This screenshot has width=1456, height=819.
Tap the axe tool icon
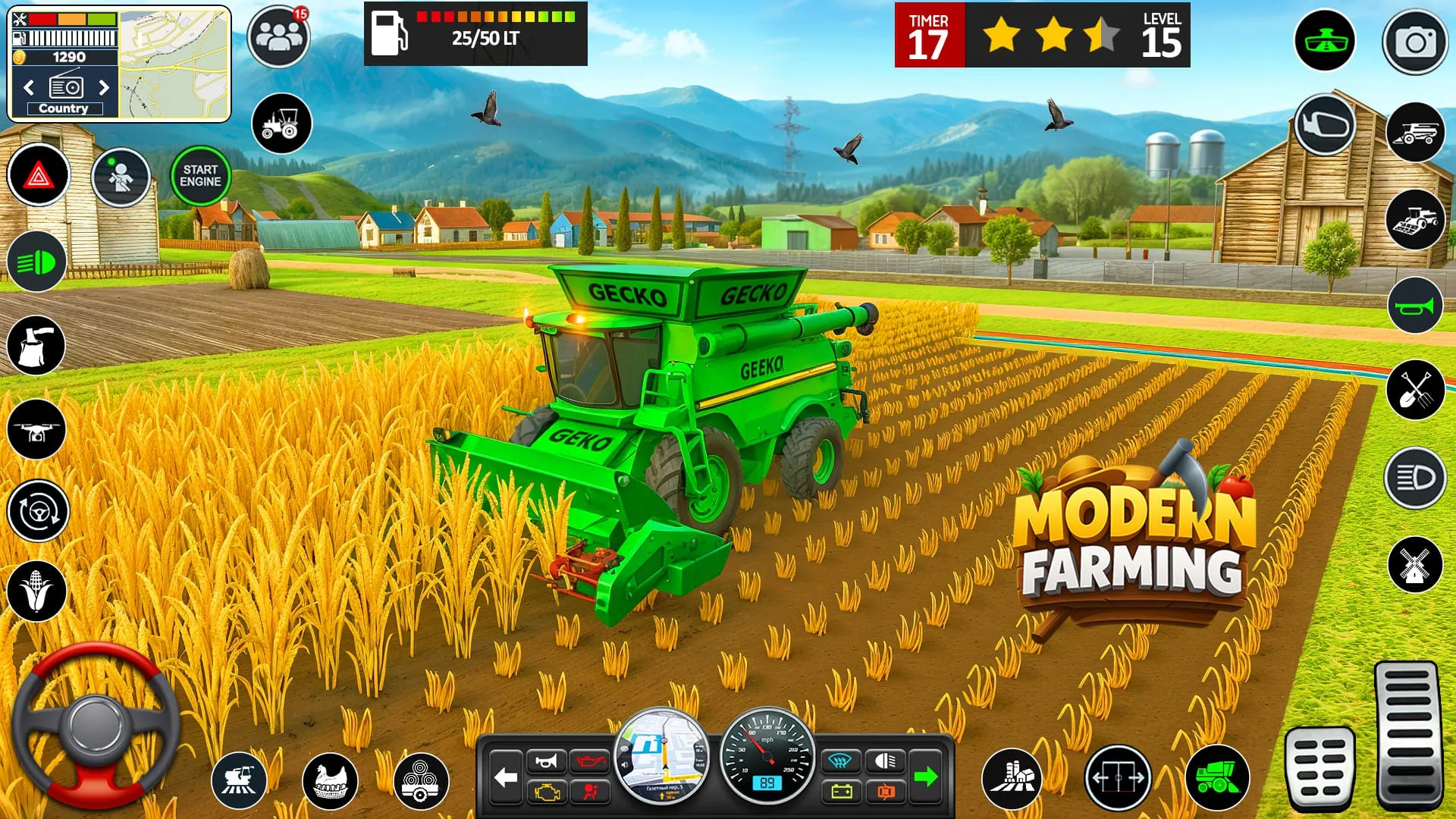[x=37, y=346]
